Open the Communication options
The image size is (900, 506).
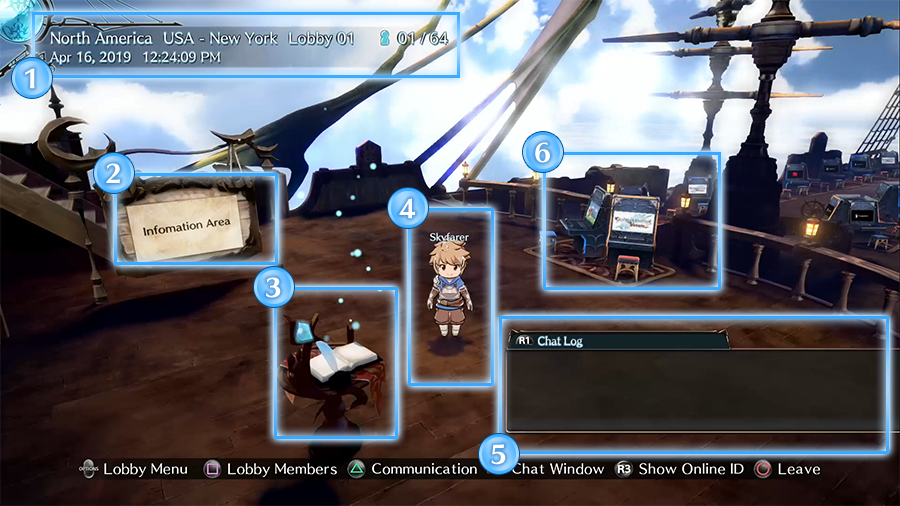(412, 469)
